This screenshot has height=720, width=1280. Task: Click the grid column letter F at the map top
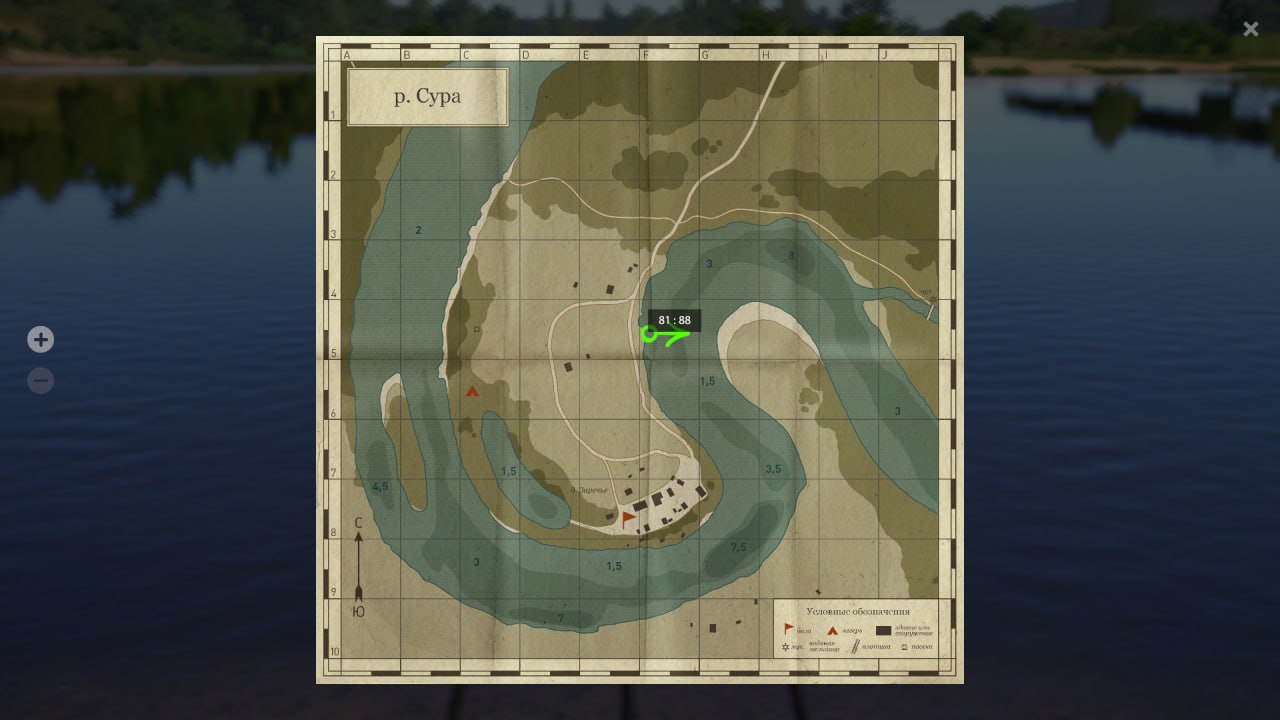(x=645, y=54)
